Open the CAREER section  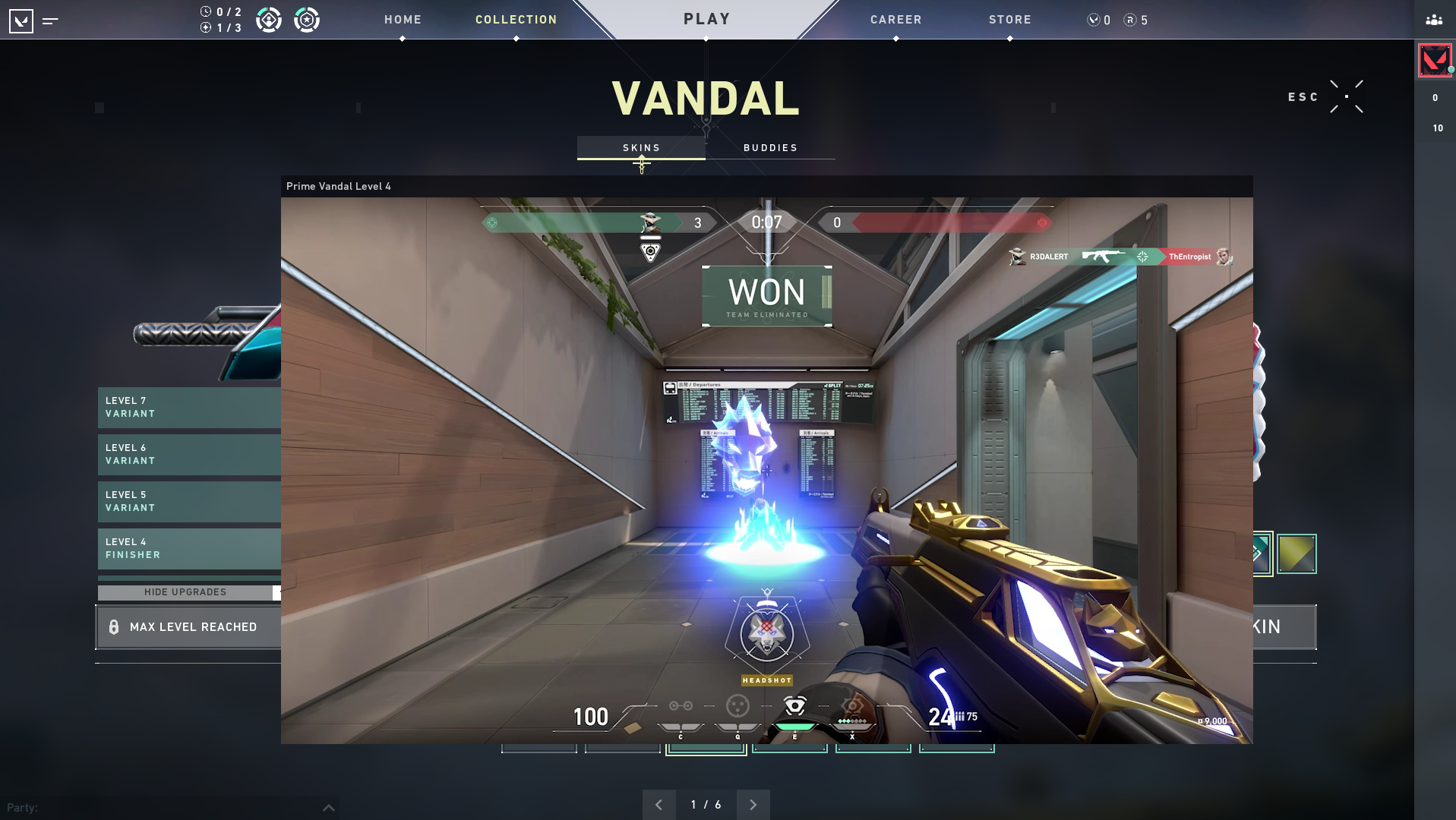pyautogui.click(x=895, y=20)
